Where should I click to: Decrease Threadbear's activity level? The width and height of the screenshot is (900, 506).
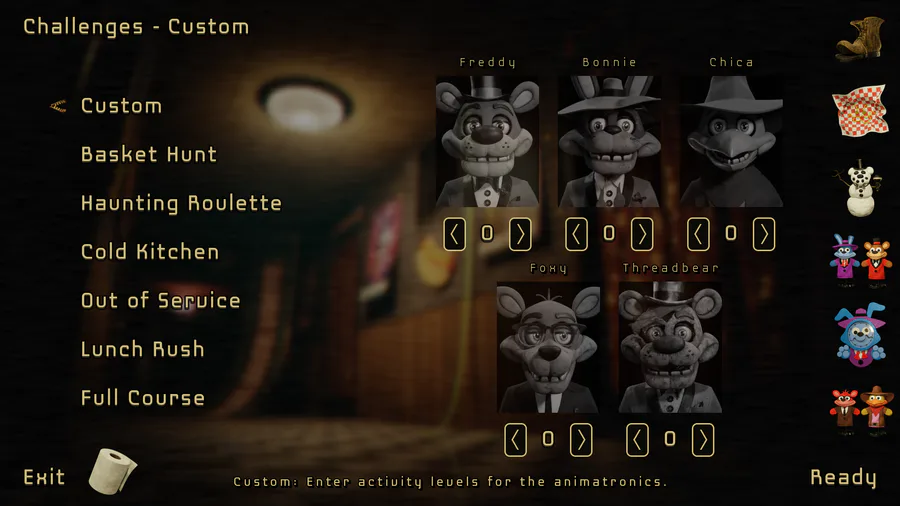pyautogui.click(x=638, y=438)
